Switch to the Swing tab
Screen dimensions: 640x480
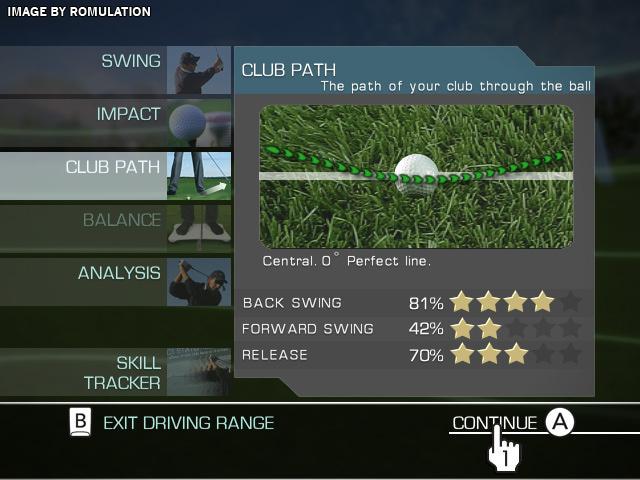(115, 70)
